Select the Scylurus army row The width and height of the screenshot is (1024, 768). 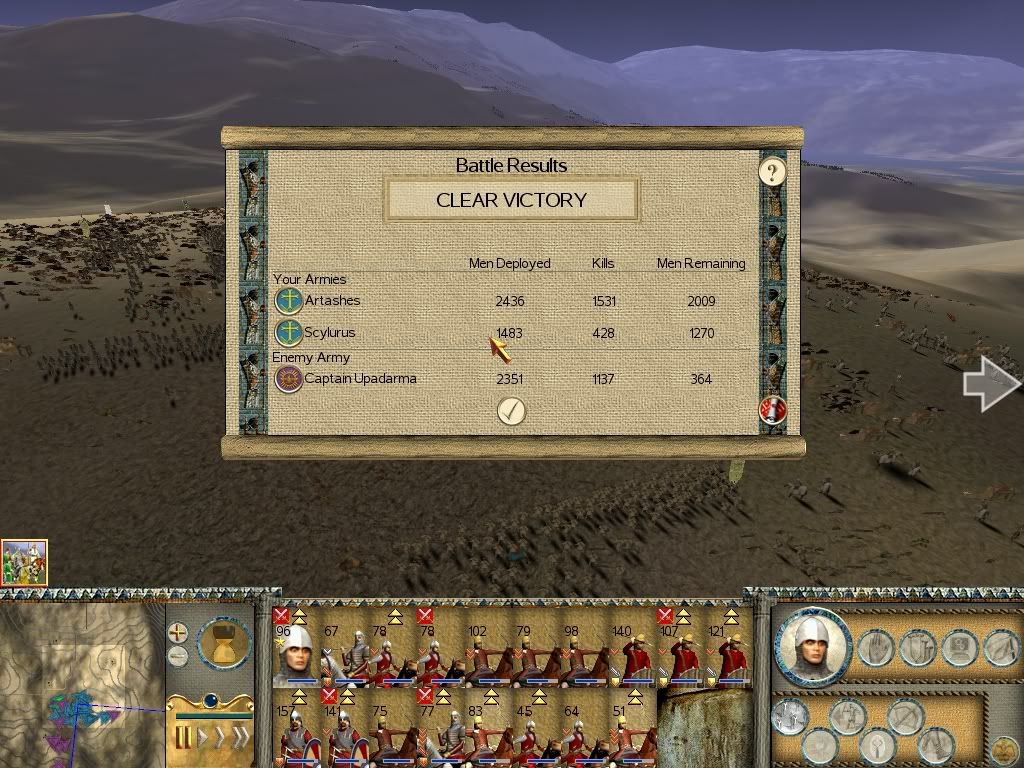[x=329, y=333]
